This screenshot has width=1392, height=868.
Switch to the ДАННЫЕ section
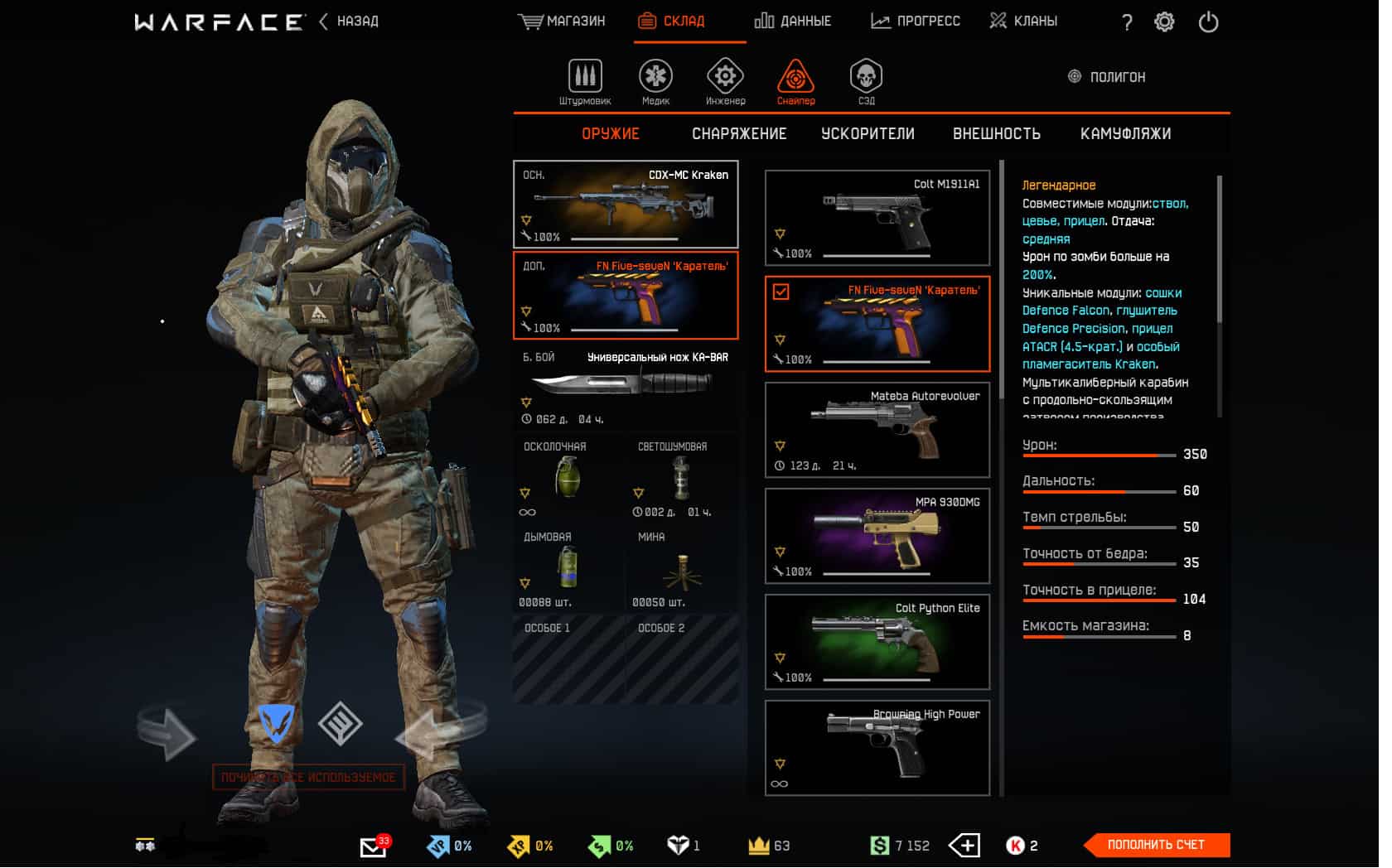coord(793,22)
